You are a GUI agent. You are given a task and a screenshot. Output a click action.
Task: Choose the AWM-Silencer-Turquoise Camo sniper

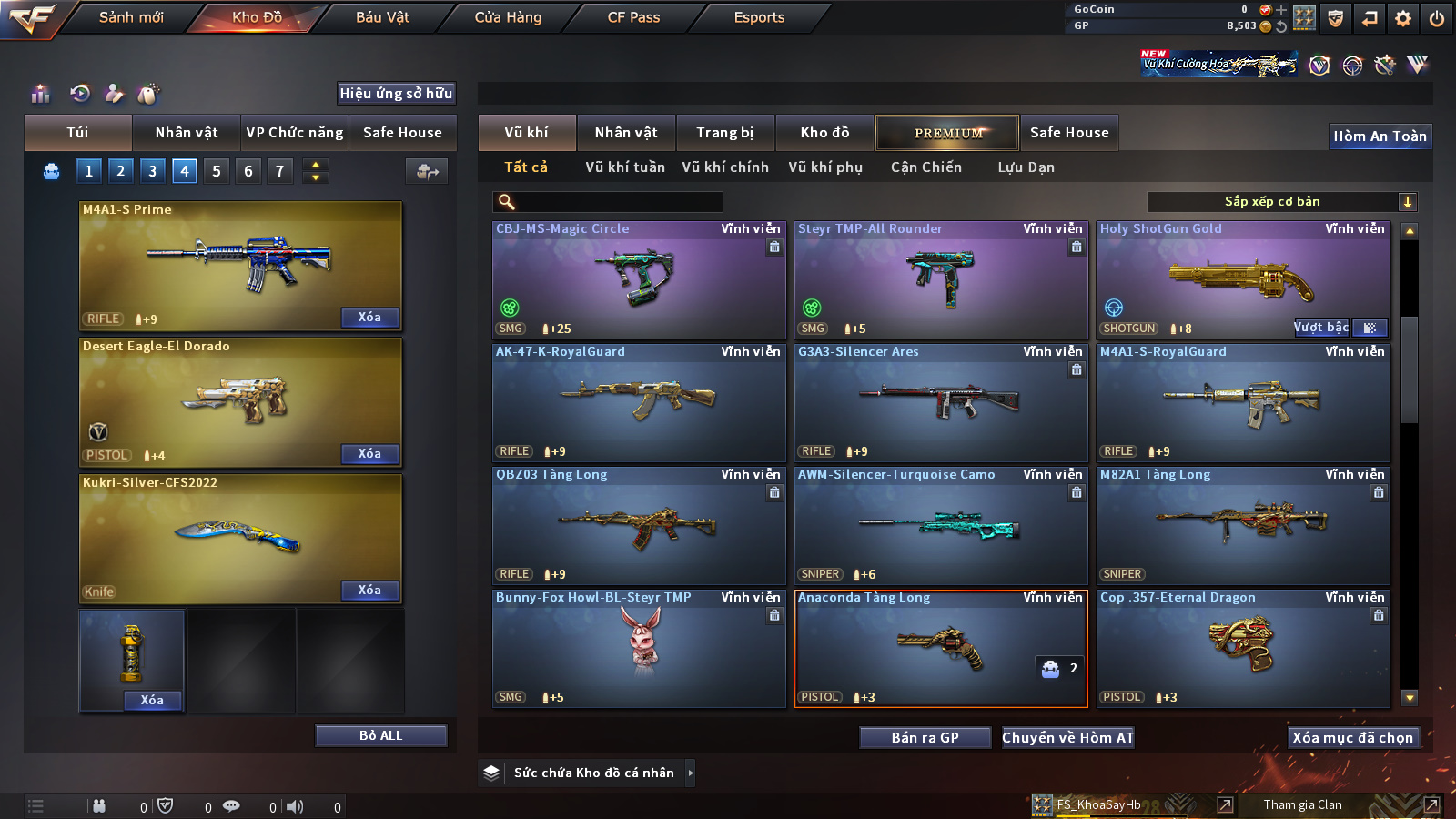(941, 525)
